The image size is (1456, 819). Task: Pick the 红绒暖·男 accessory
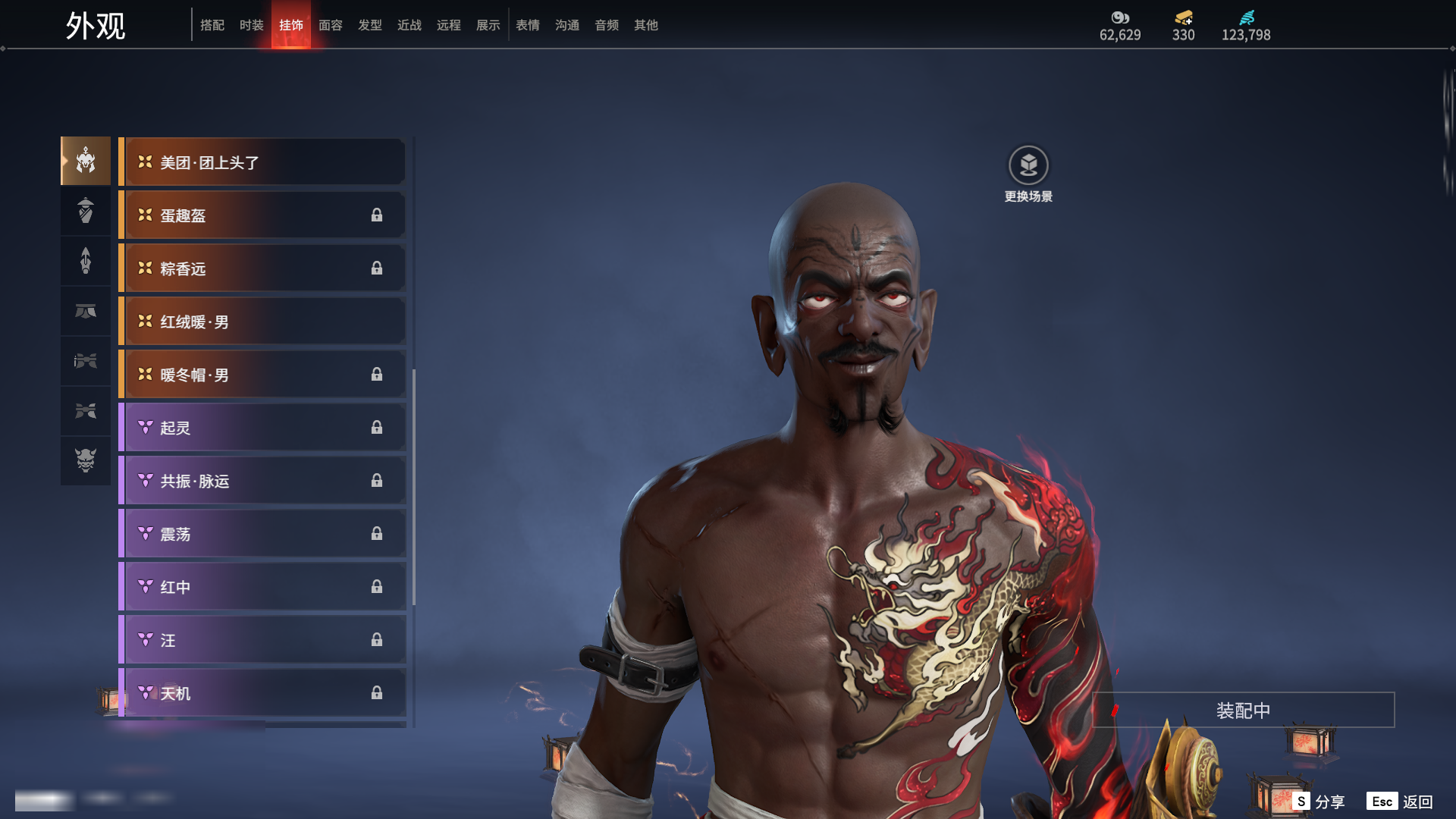pyautogui.click(x=262, y=322)
